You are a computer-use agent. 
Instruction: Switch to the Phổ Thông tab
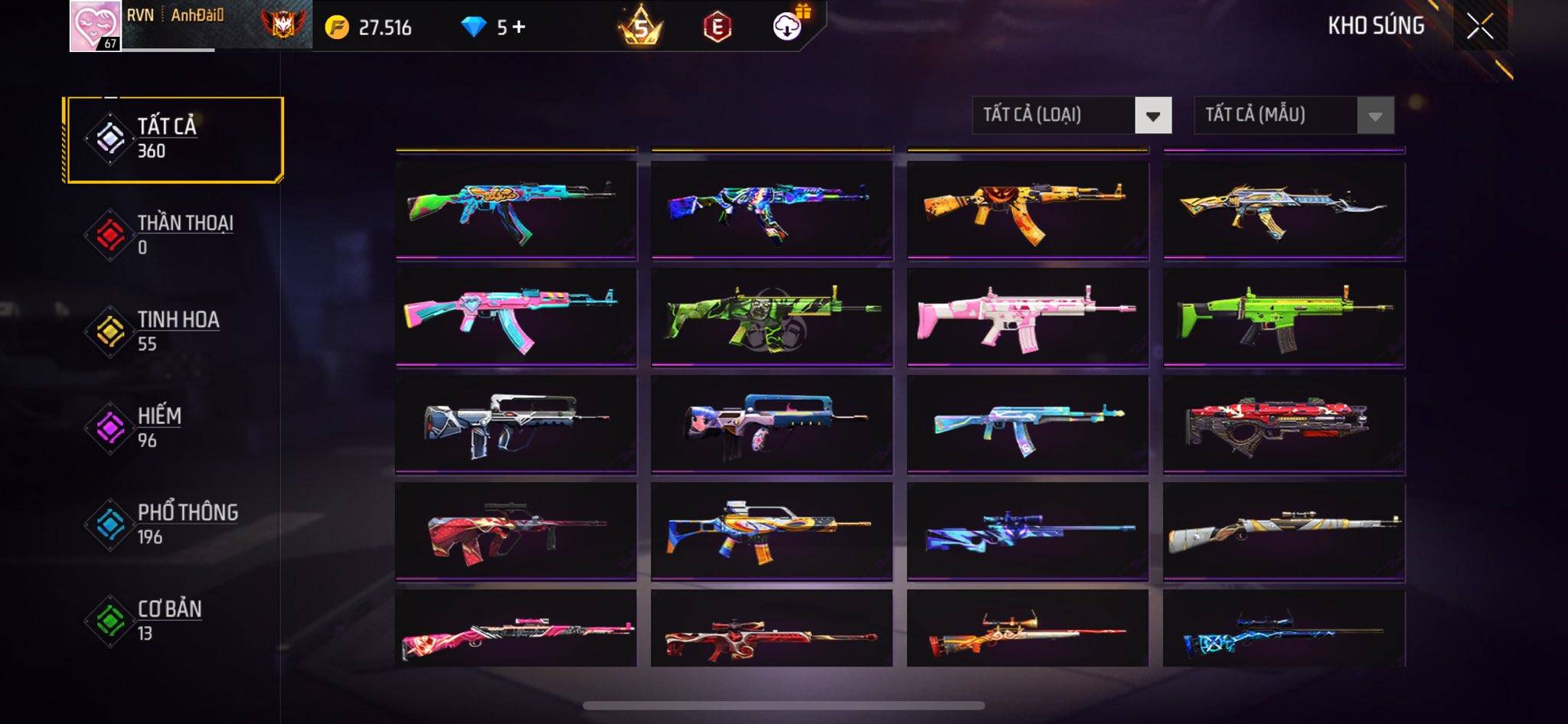click(x=175, y=524)
